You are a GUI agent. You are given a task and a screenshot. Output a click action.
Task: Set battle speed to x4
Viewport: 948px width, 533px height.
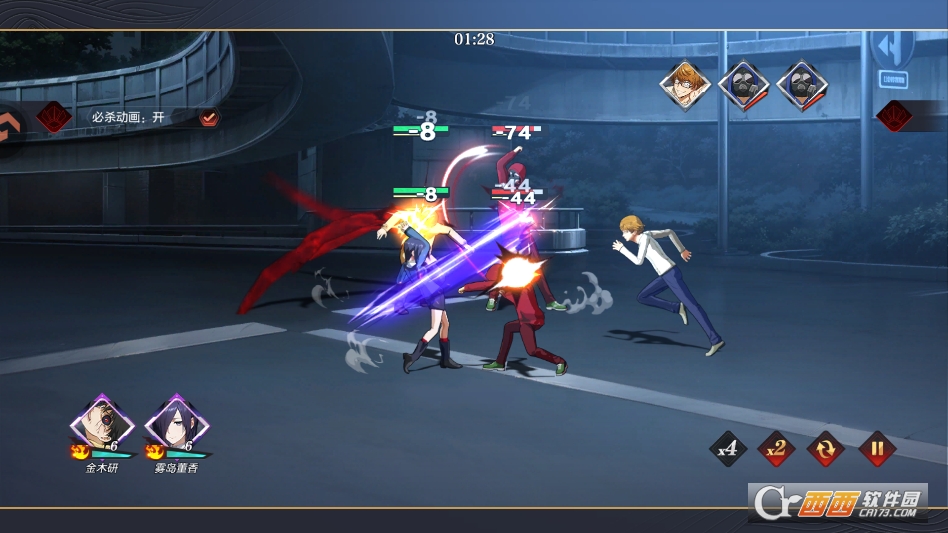pyautogui.click(x=728, y=449)
